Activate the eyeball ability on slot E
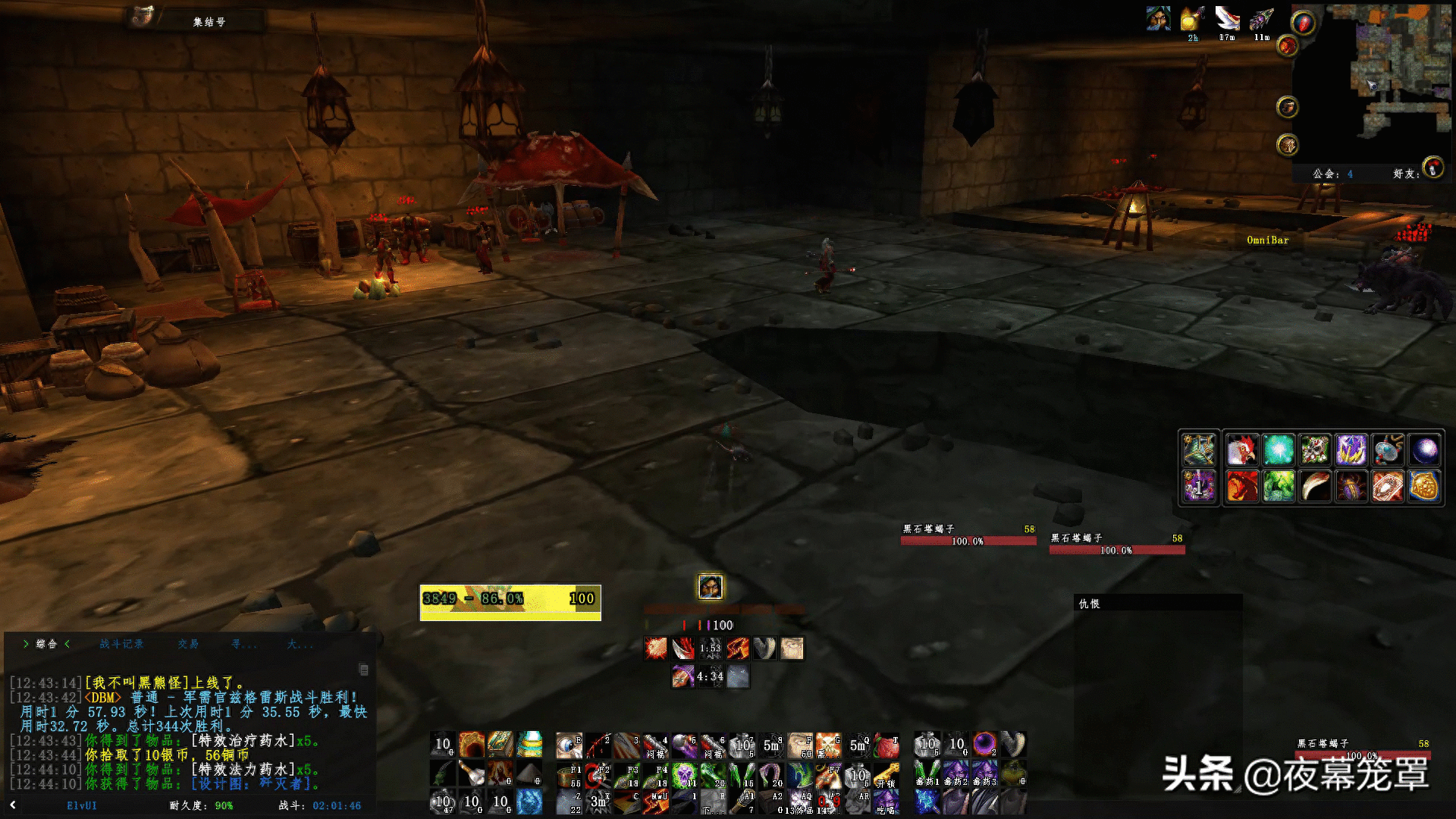The height and width of the screenshot is (819, 1456). click(x=569, y=745)
